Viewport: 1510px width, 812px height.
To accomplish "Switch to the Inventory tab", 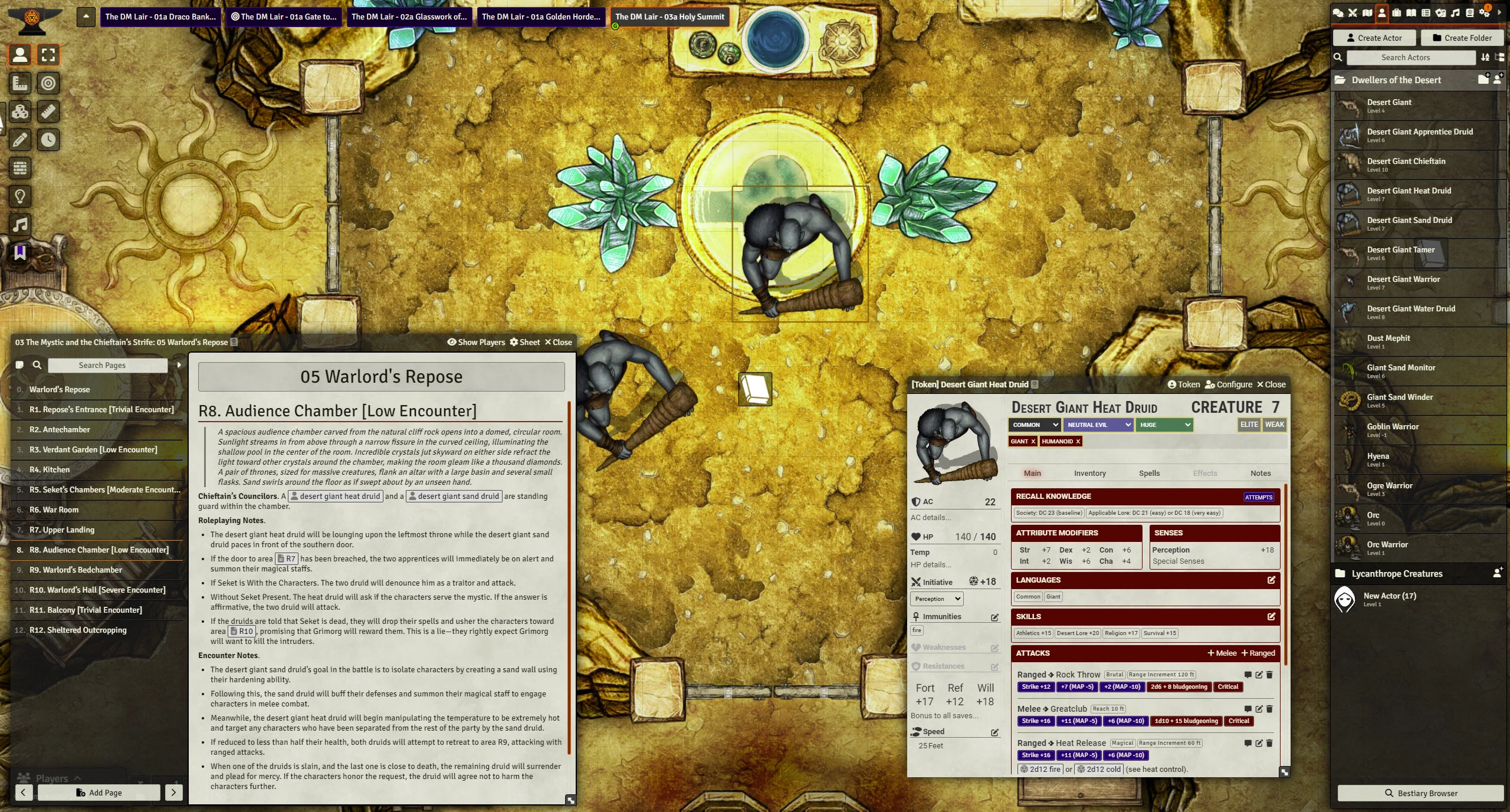I will 1089,473.
